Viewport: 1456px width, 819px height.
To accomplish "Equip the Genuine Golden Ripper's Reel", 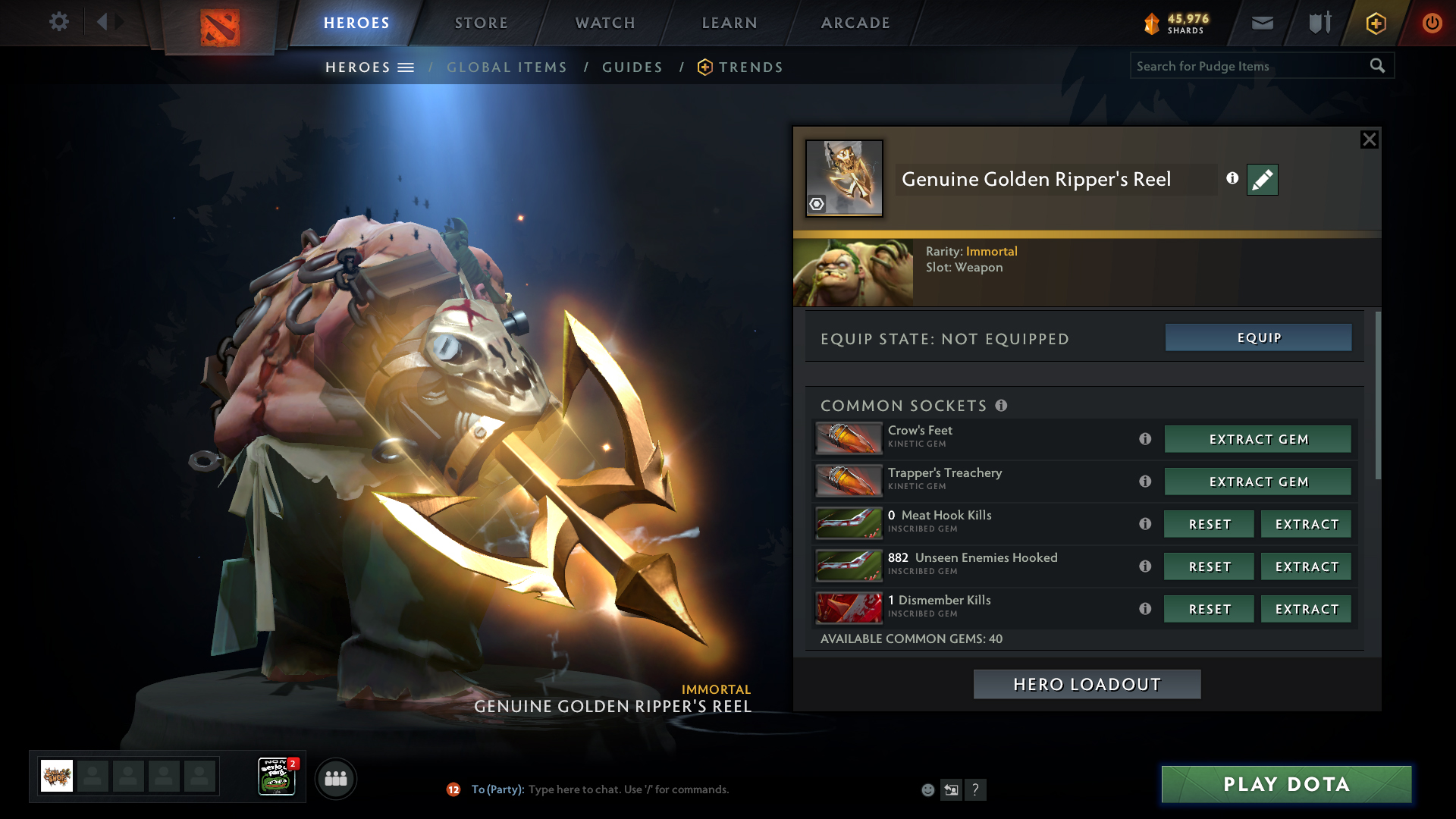I will pos(1258,337).
